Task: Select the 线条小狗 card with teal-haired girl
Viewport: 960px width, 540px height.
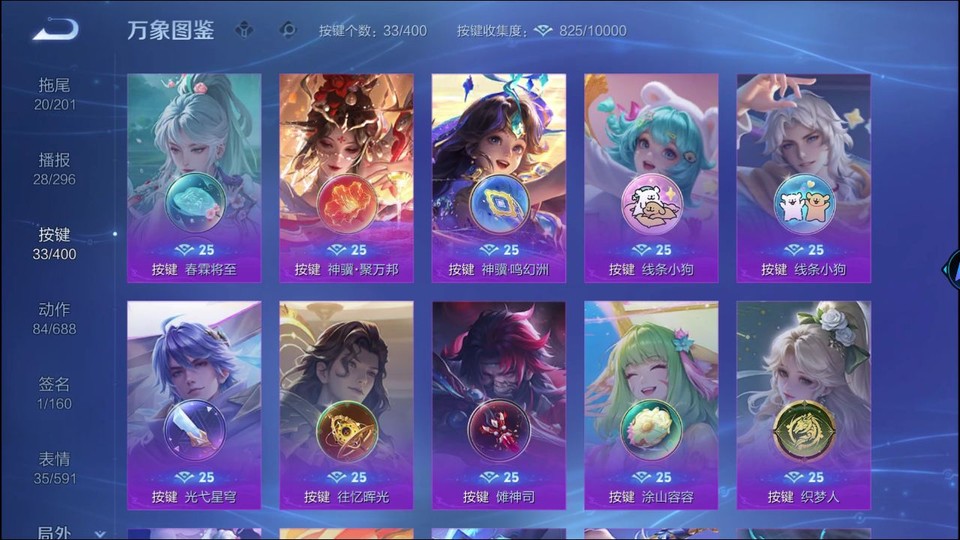Action: click(651, 178)
